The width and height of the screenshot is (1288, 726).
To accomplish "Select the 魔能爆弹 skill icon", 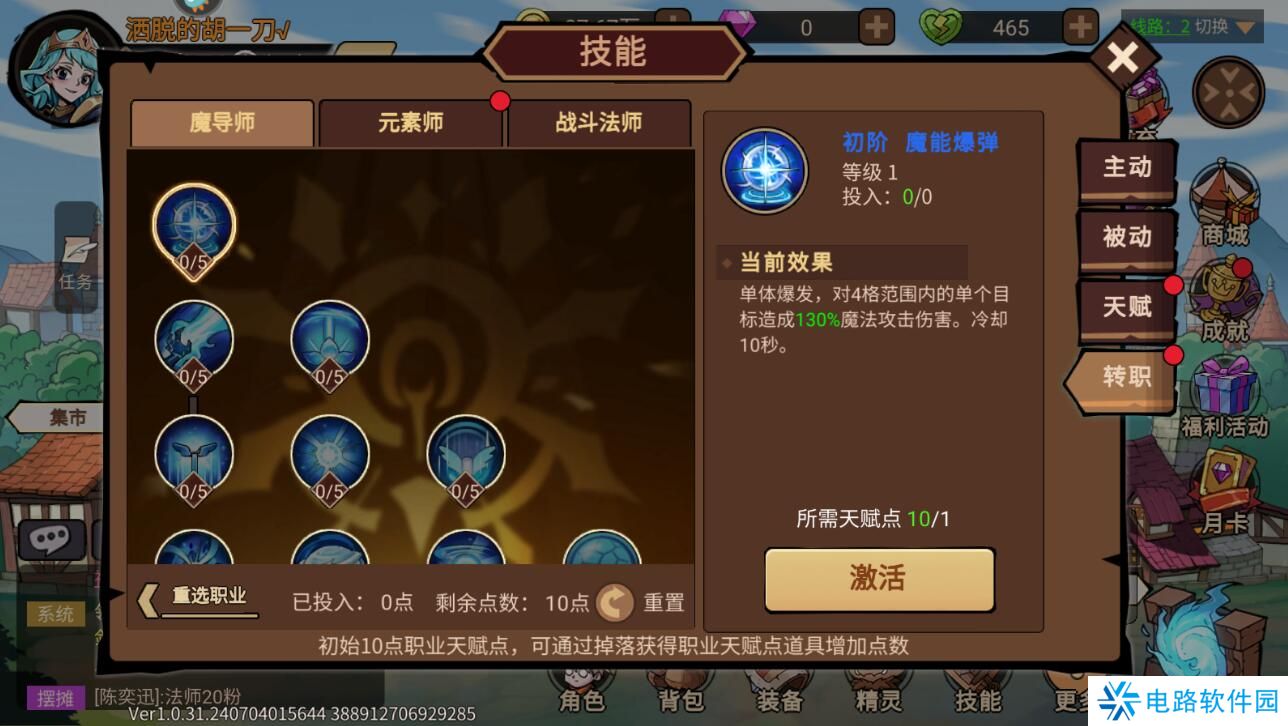I will 196,222.
